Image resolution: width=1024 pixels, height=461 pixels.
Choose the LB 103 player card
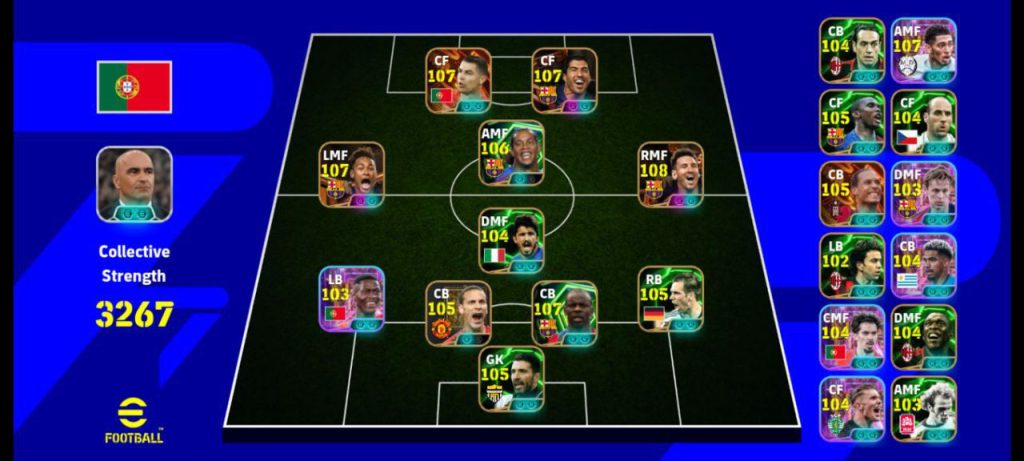(351, 299)
